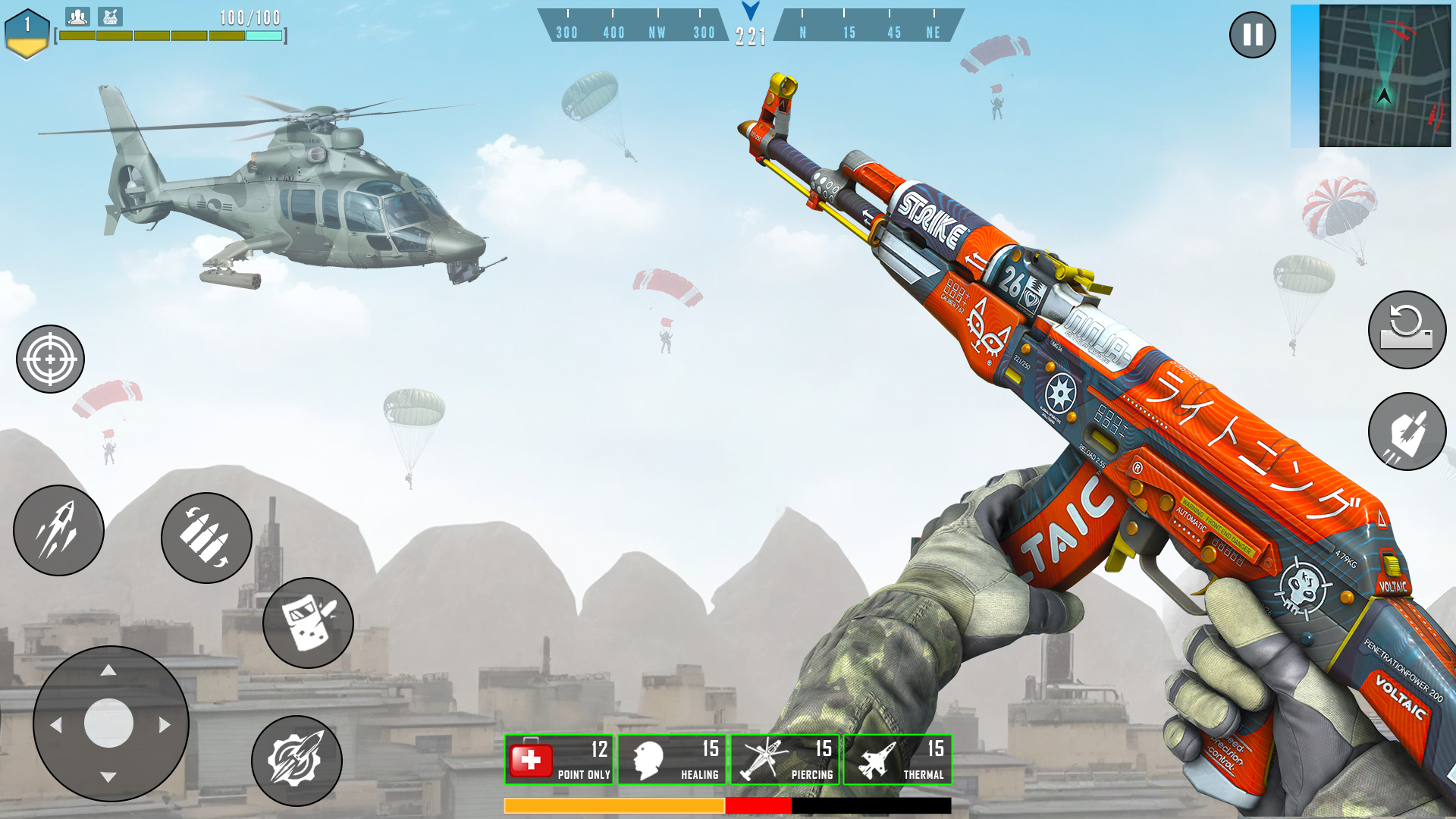Tap the joystick down arrow
The width and height of the screenshot is (1456, 819).
pyautogui.click(x=108, y=777)
